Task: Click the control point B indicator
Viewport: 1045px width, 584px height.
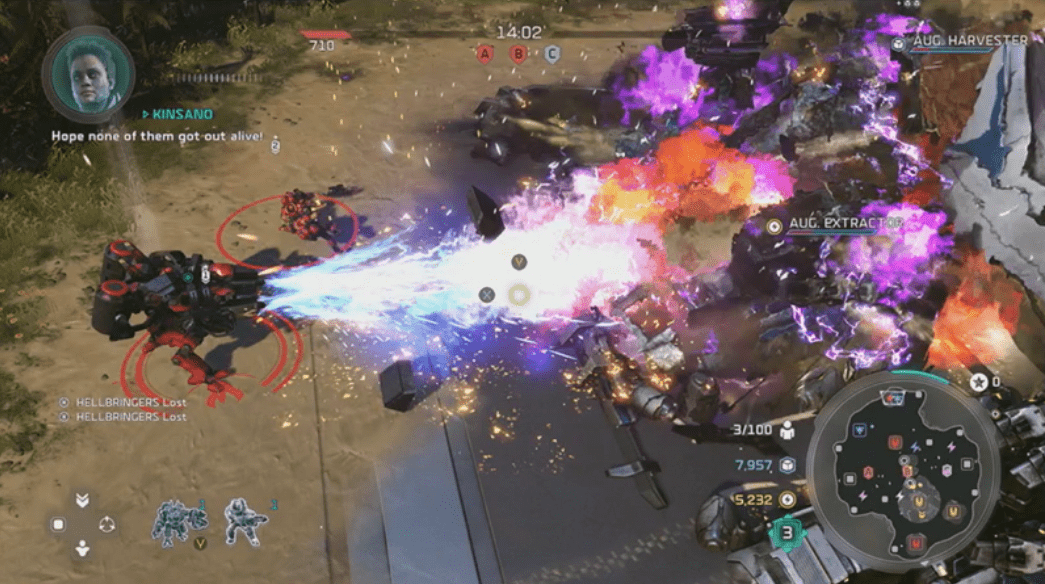Action: coord(518,55)
